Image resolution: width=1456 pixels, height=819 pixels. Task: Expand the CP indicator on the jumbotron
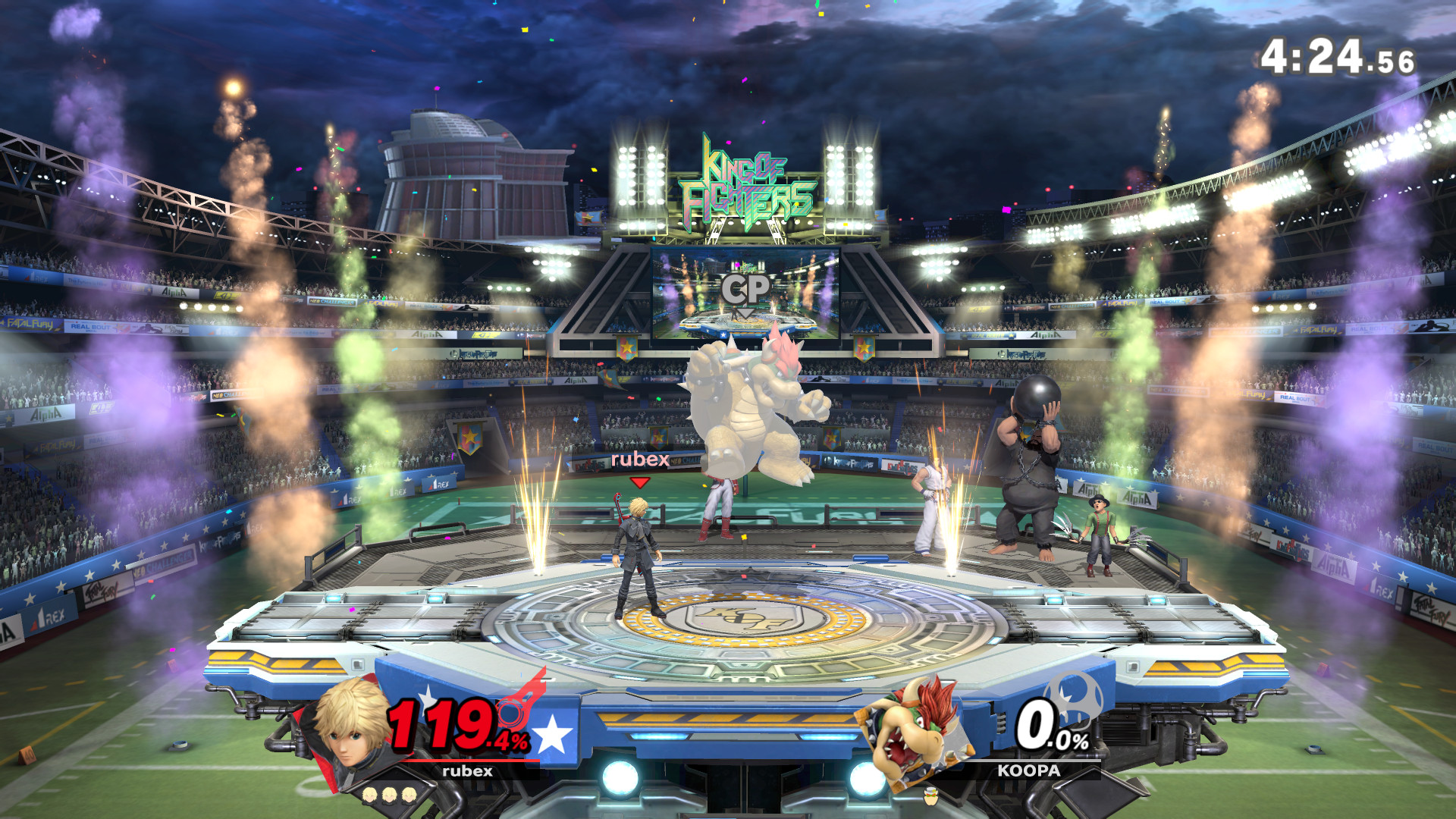pyautogui.click(x=748, y=287)
